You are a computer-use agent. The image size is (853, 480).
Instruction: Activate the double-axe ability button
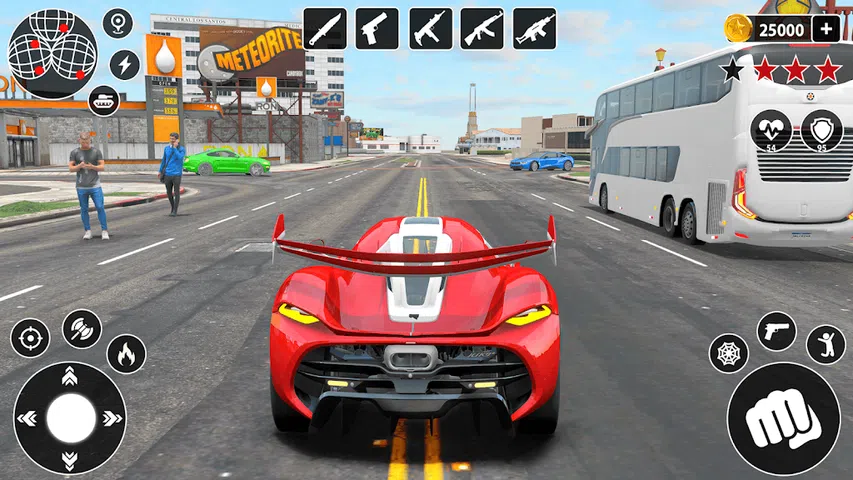click(82, 328)
